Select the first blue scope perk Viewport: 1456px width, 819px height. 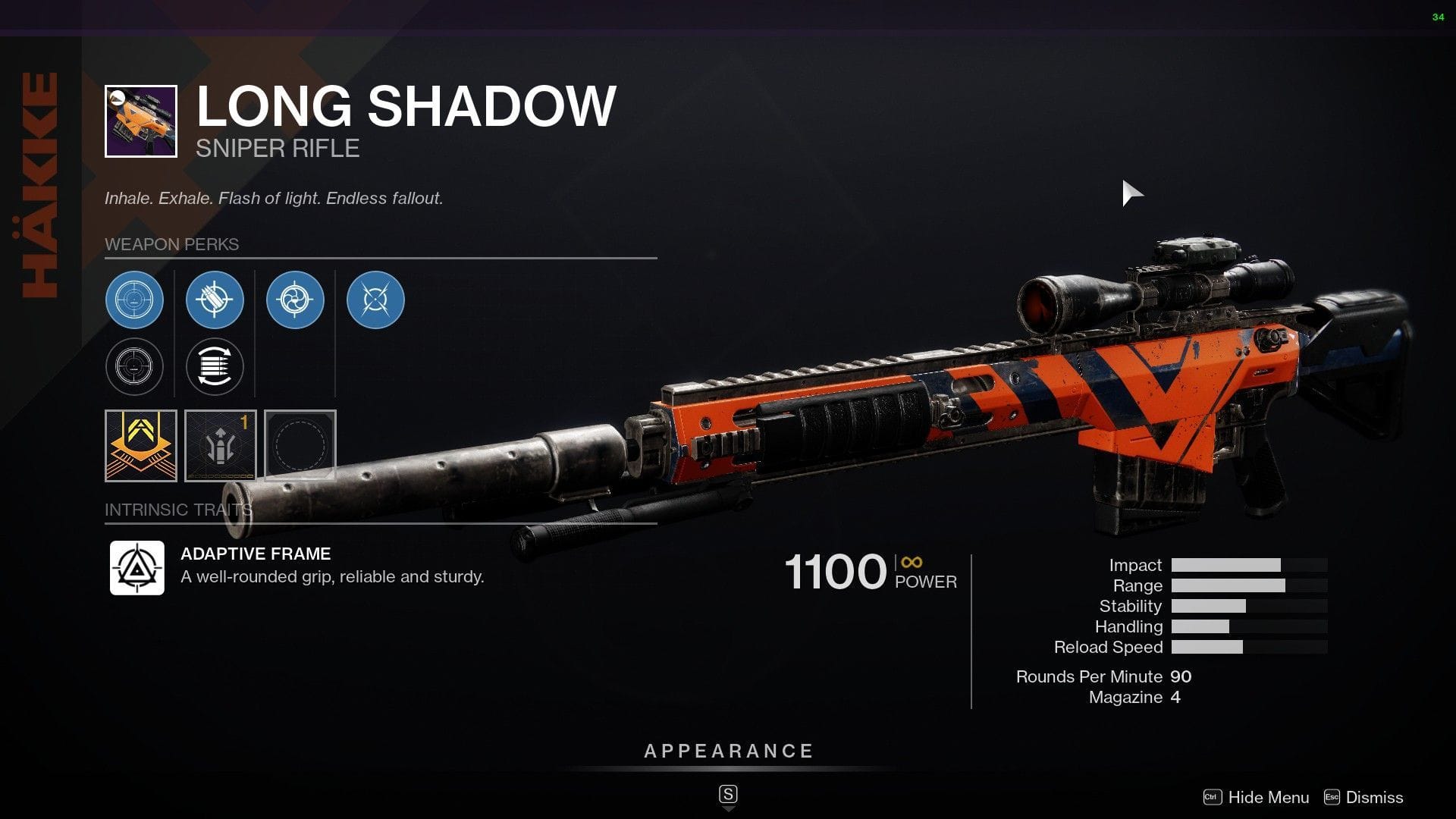pyautogui.click(x=134, y=300)
